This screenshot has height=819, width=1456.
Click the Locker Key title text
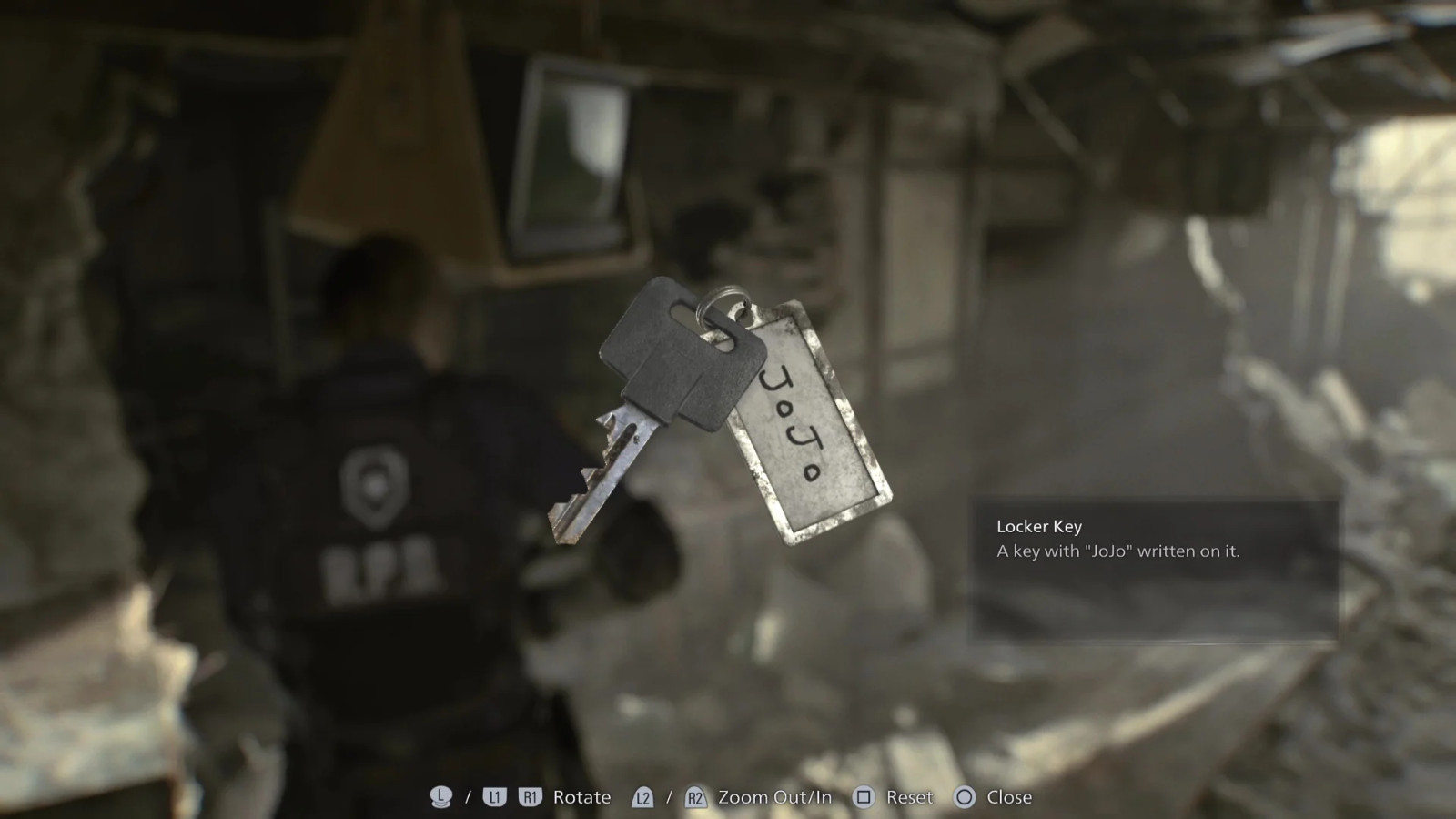[1037, 525]
